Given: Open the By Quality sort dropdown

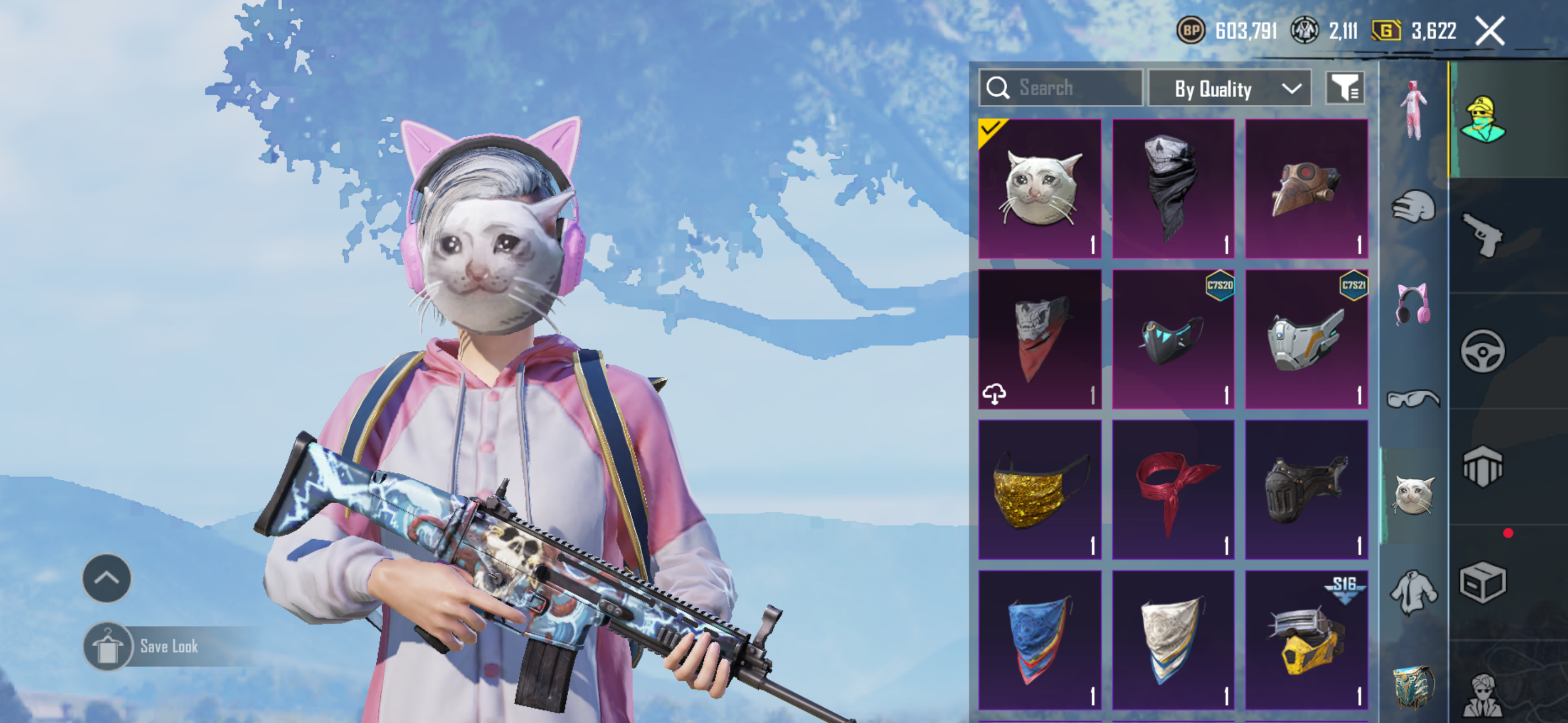Looking at the screenshot, I should coord(1229,89).
